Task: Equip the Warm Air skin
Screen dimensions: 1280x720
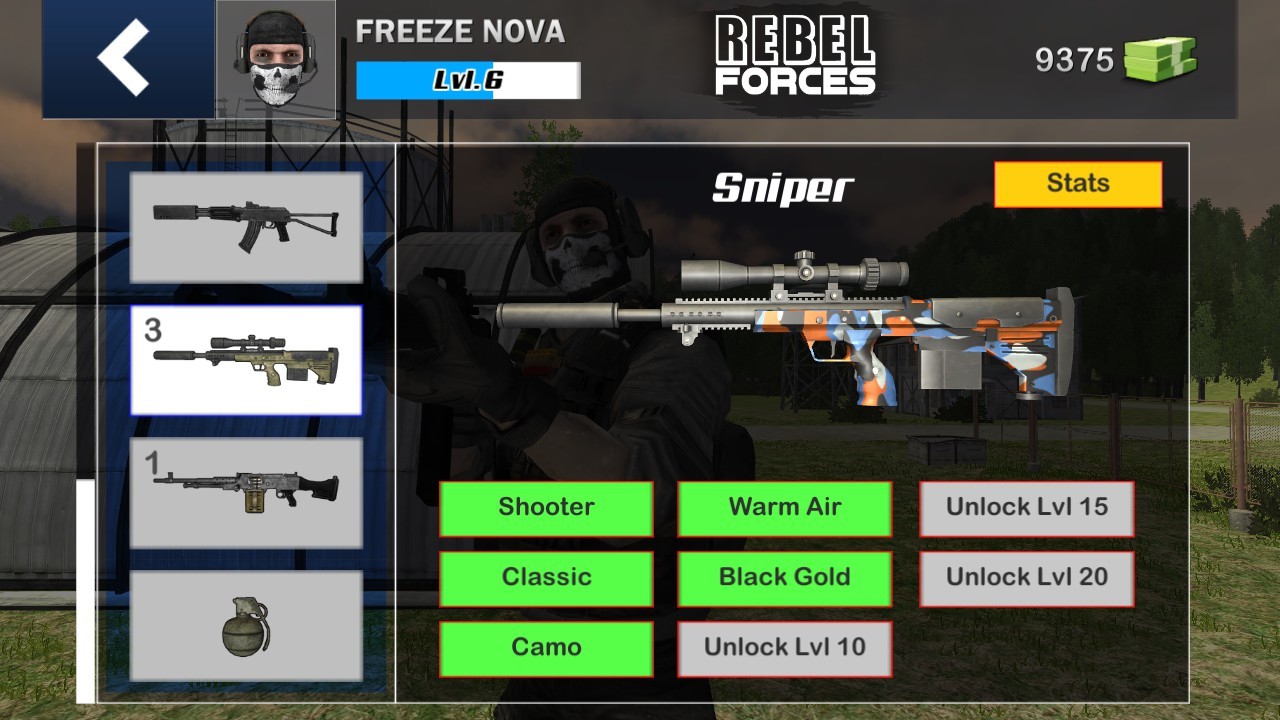Action: tap(784, 508)
